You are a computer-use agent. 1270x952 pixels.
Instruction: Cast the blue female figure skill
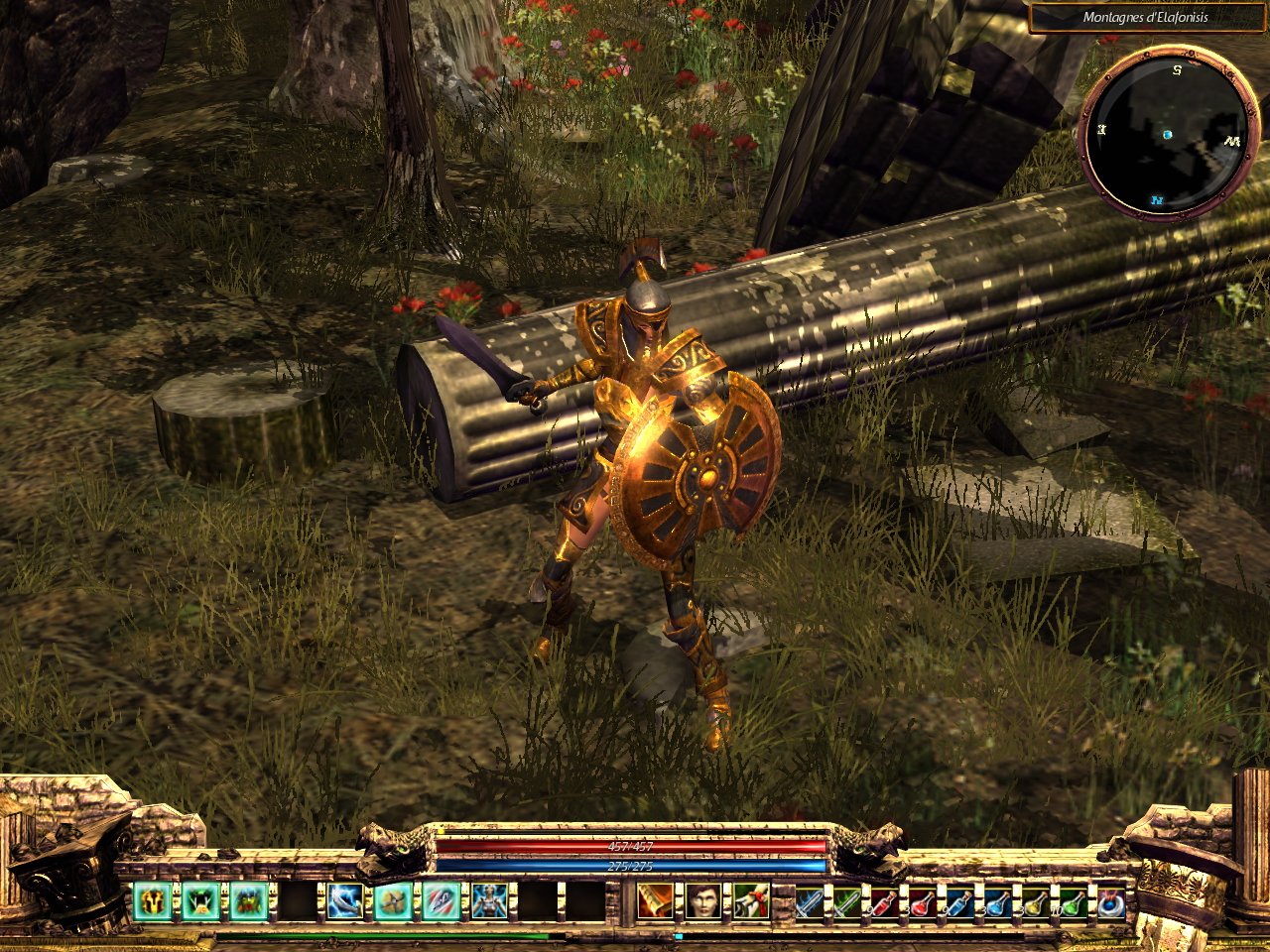coord(490,902)
